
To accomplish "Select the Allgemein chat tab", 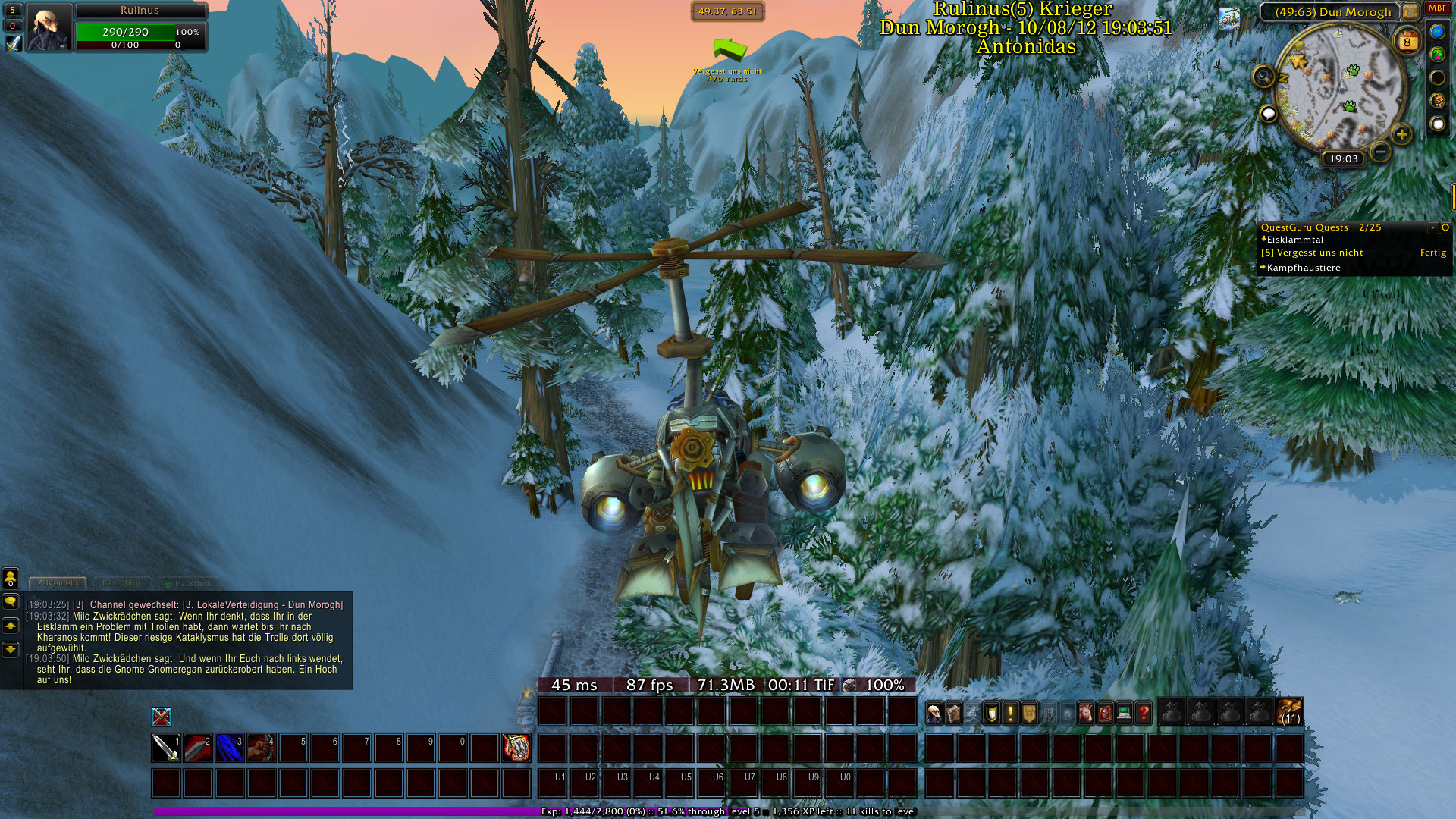I will (58, 583).
